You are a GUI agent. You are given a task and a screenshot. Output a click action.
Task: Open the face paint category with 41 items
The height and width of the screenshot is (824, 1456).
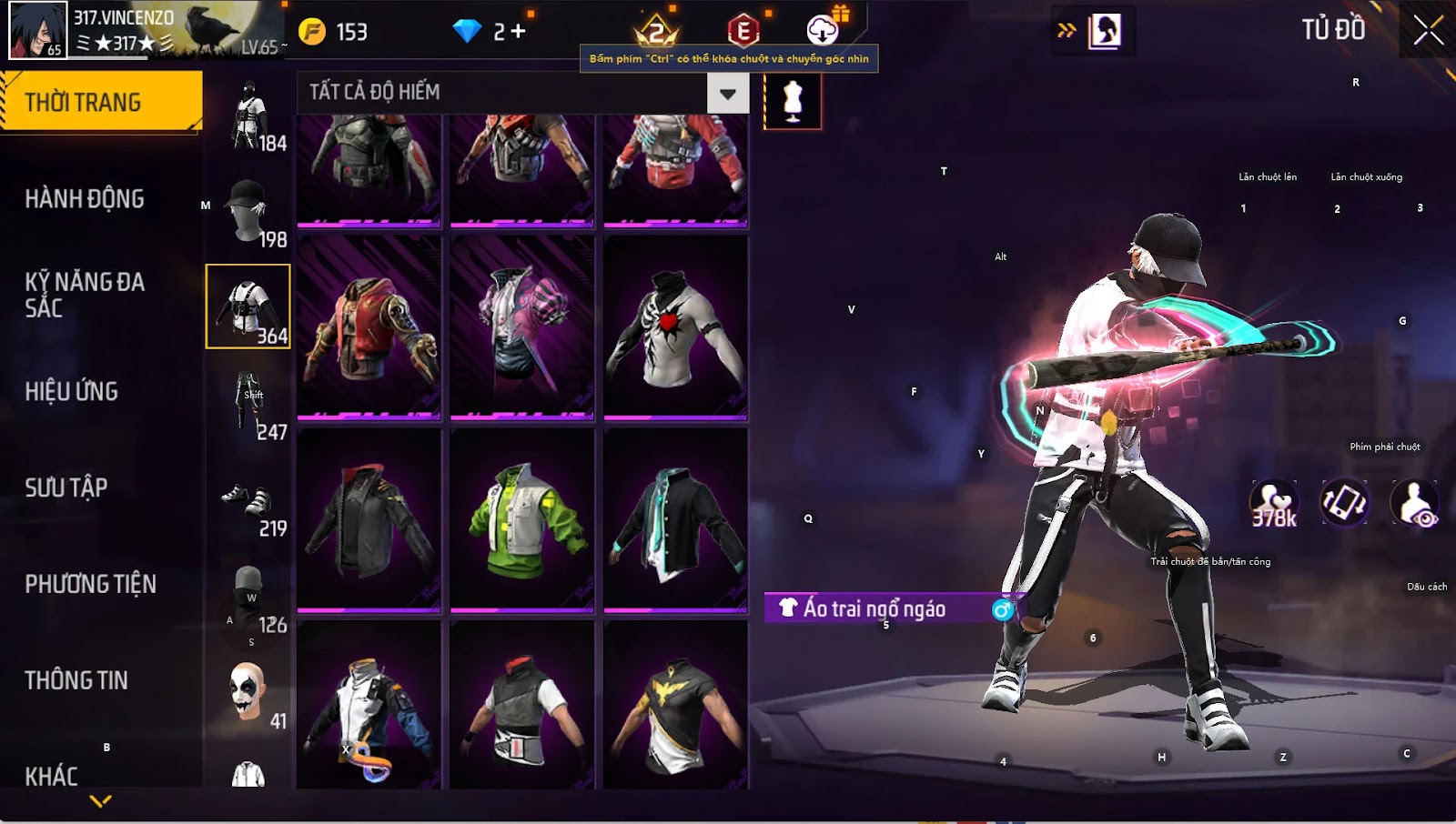coord(248,693)
